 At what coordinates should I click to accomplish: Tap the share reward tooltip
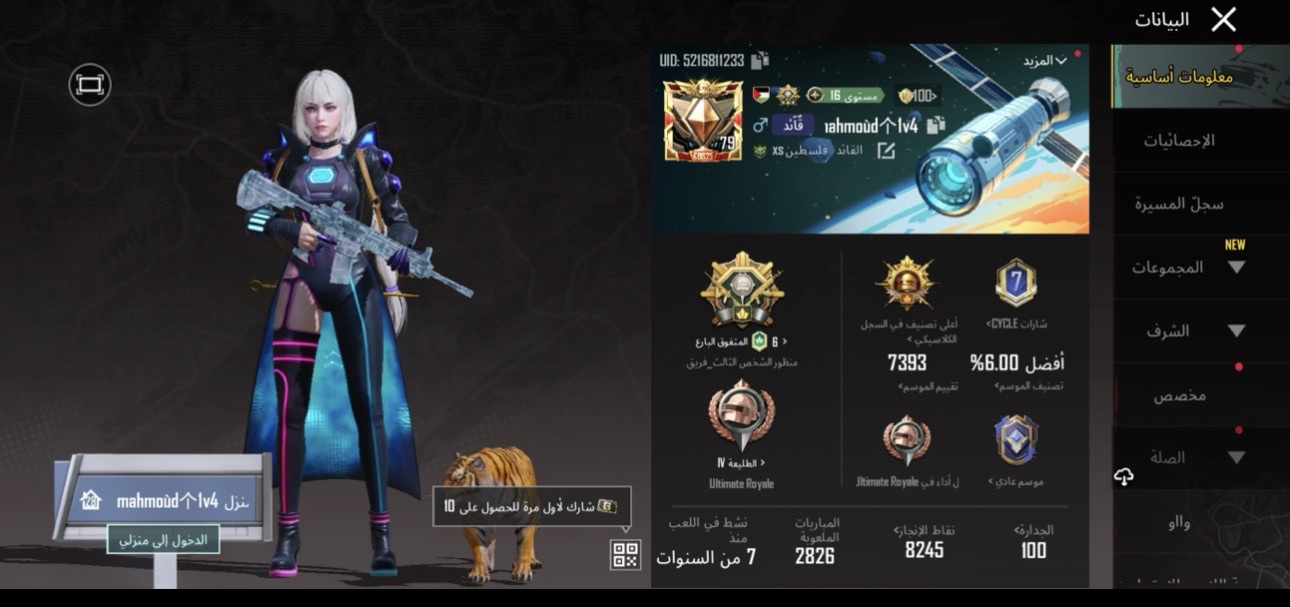(531, 507)
